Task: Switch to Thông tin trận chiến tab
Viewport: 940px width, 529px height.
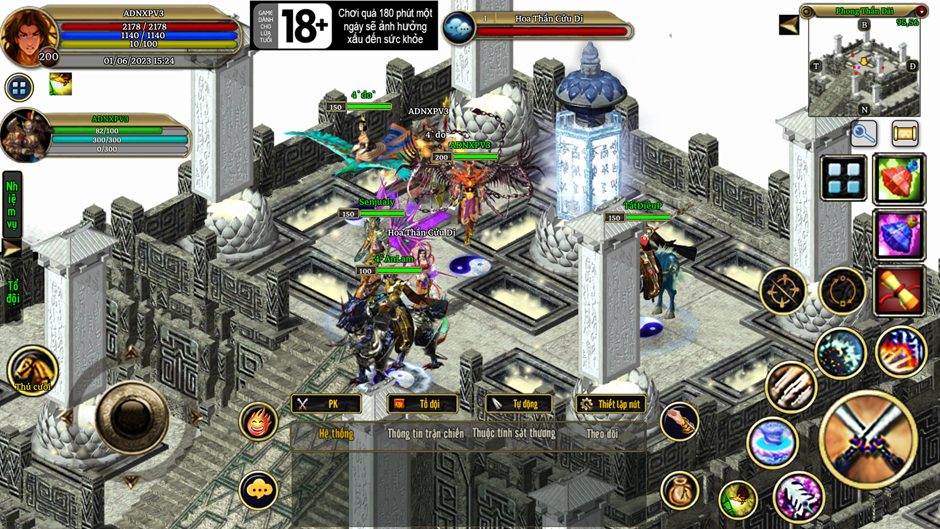Action: click(425, 434)
